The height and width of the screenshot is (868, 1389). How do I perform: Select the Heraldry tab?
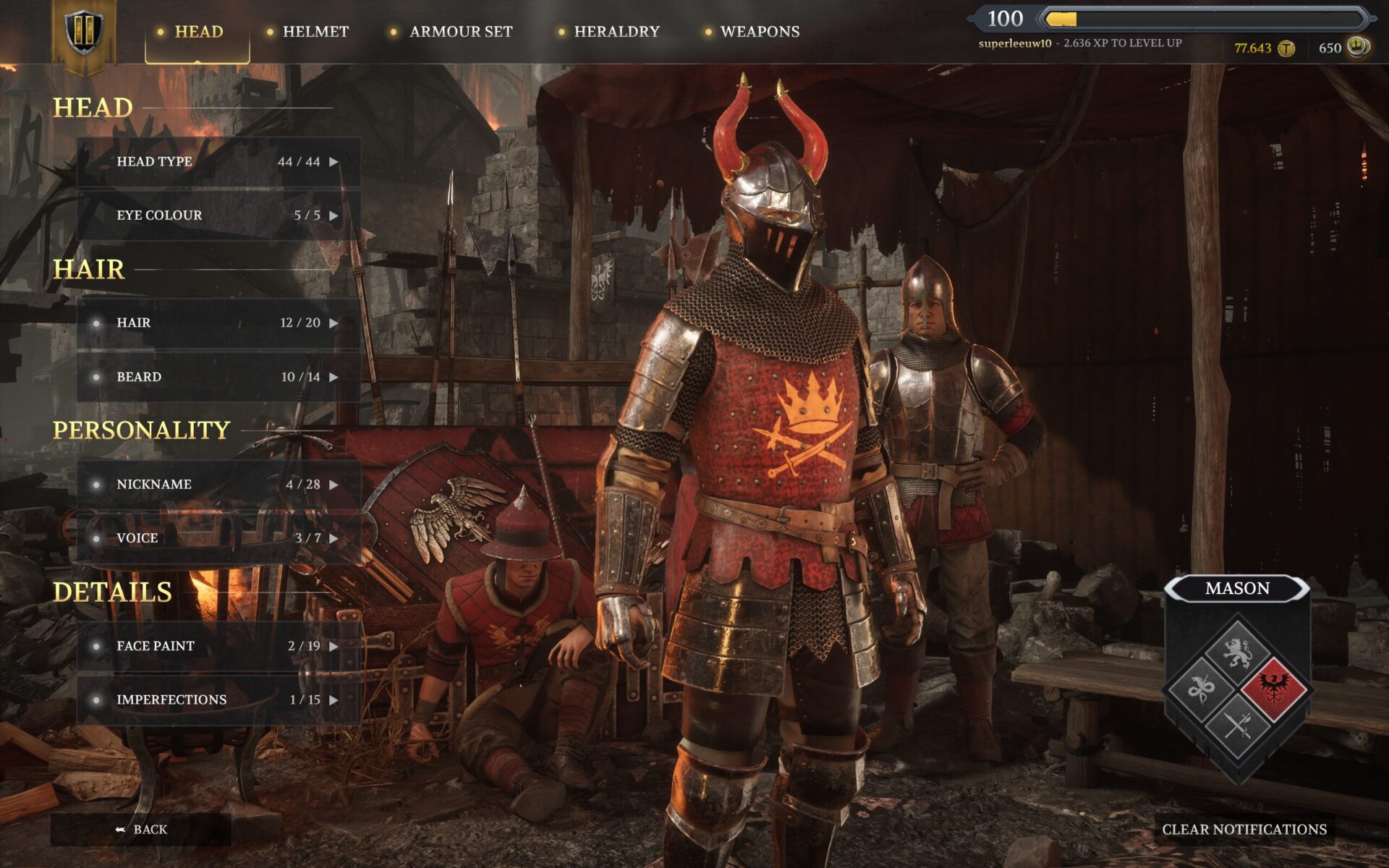616,32
